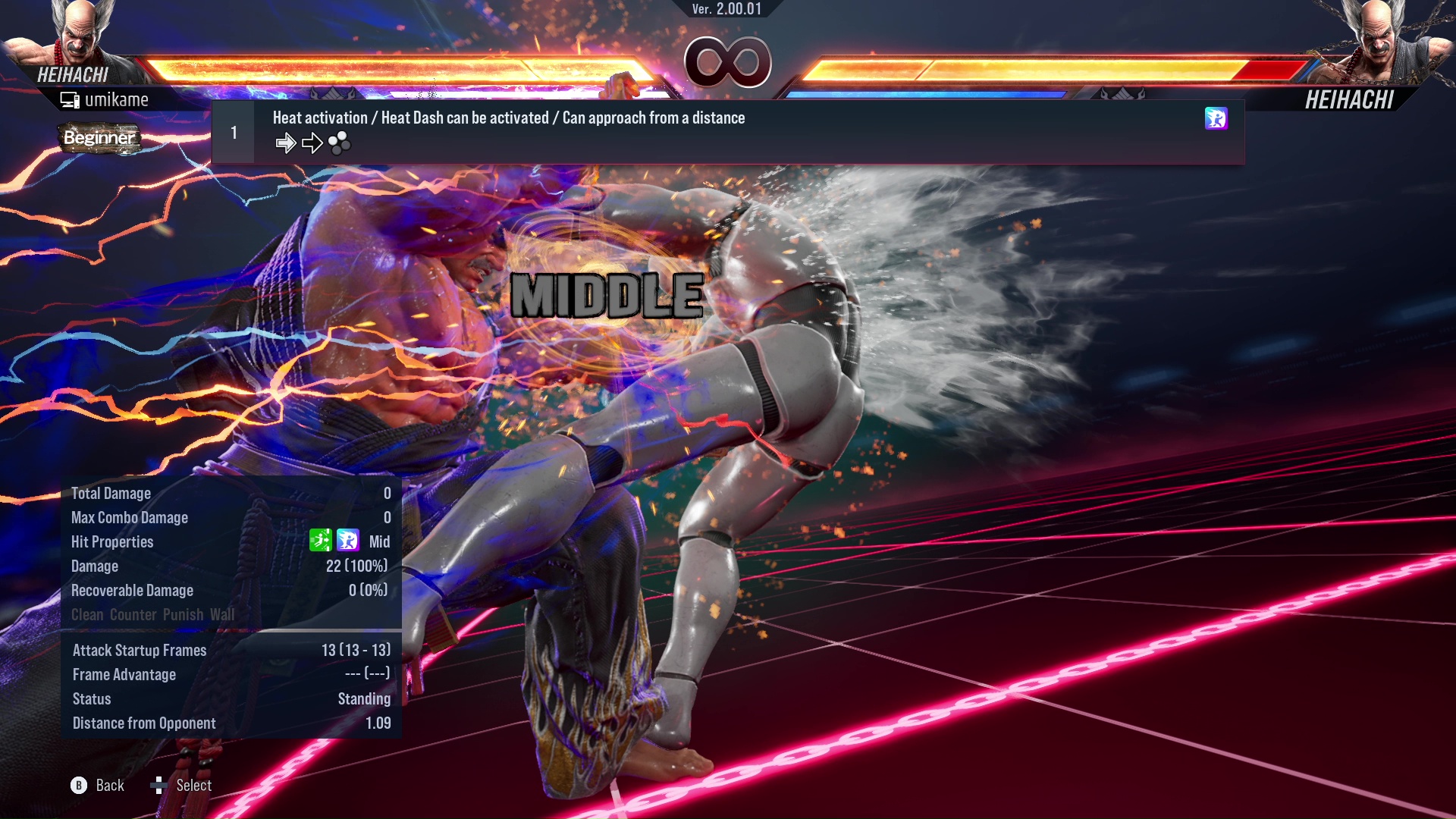
Task: Click the blue Hit Properties icon beside Mid
Action: coord(347,541)
